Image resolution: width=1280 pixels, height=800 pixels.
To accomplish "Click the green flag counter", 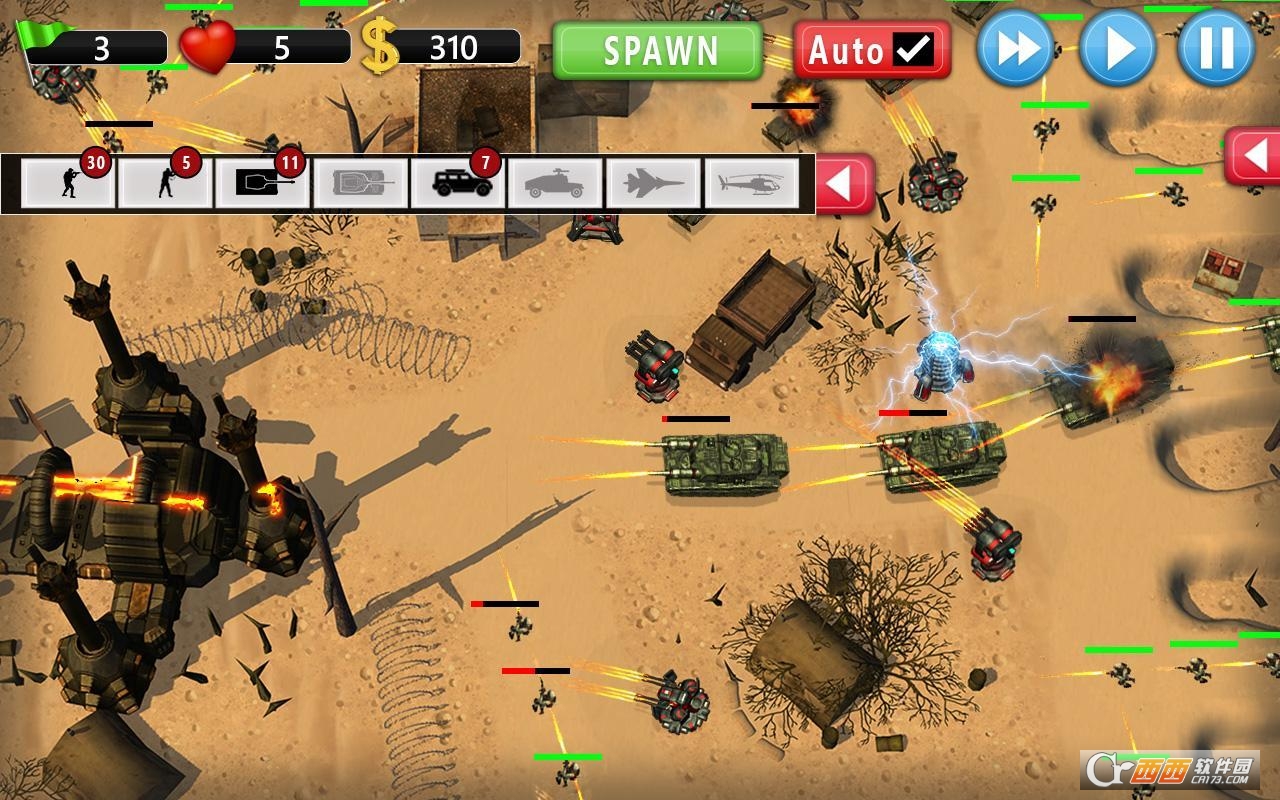I will coord(90,45).
